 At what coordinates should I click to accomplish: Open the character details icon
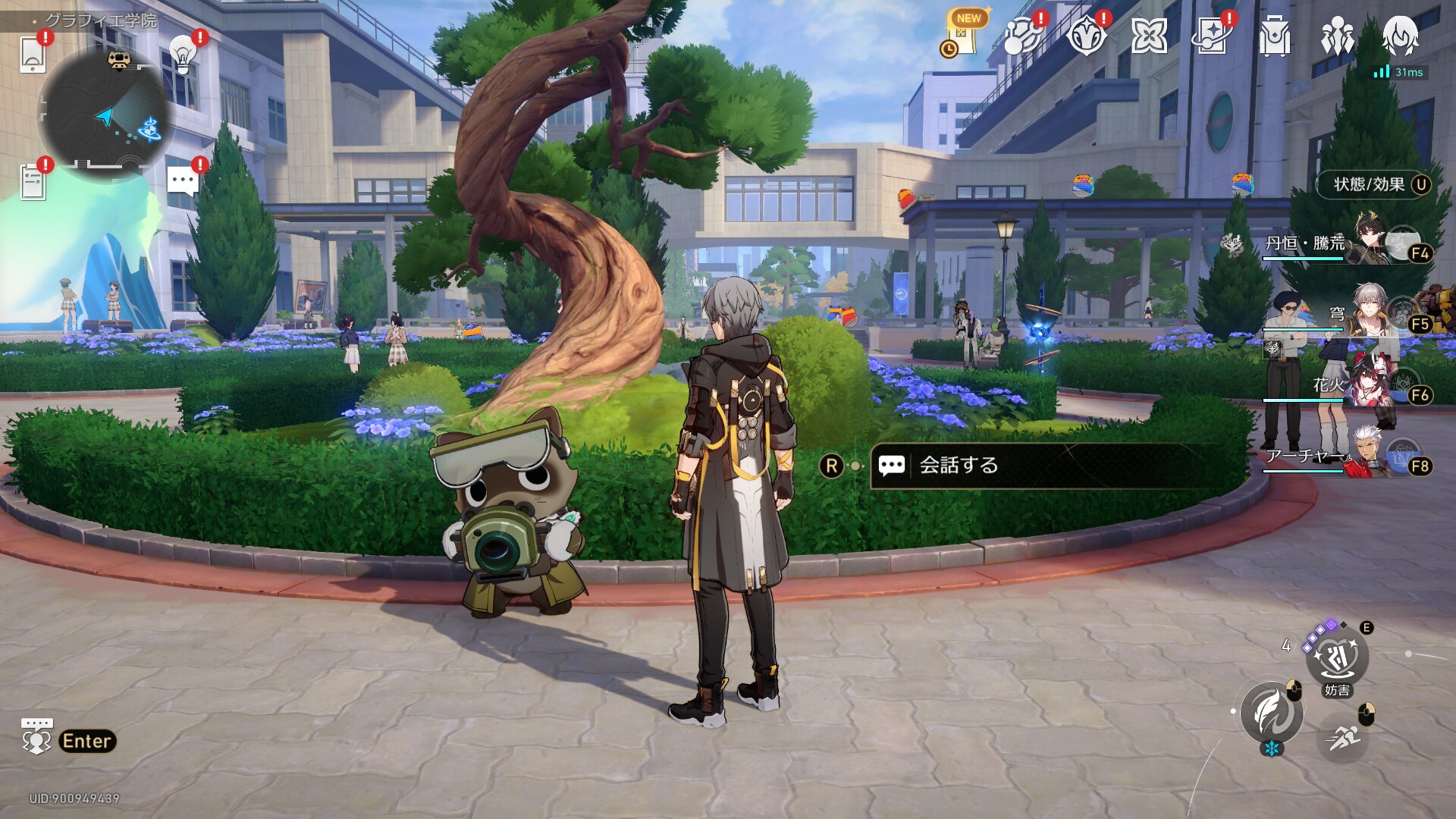click(x=1400, y=35)
